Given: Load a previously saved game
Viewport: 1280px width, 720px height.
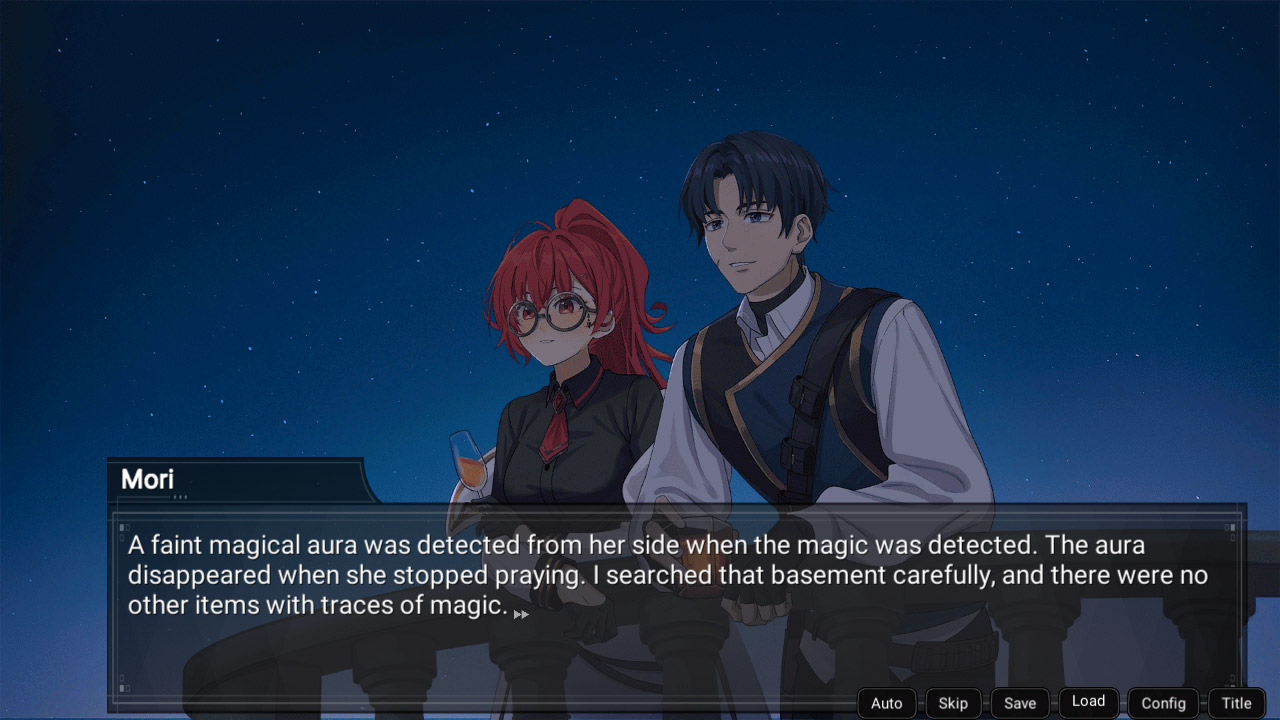Looking at the screenshot, I should (1088, 701).
